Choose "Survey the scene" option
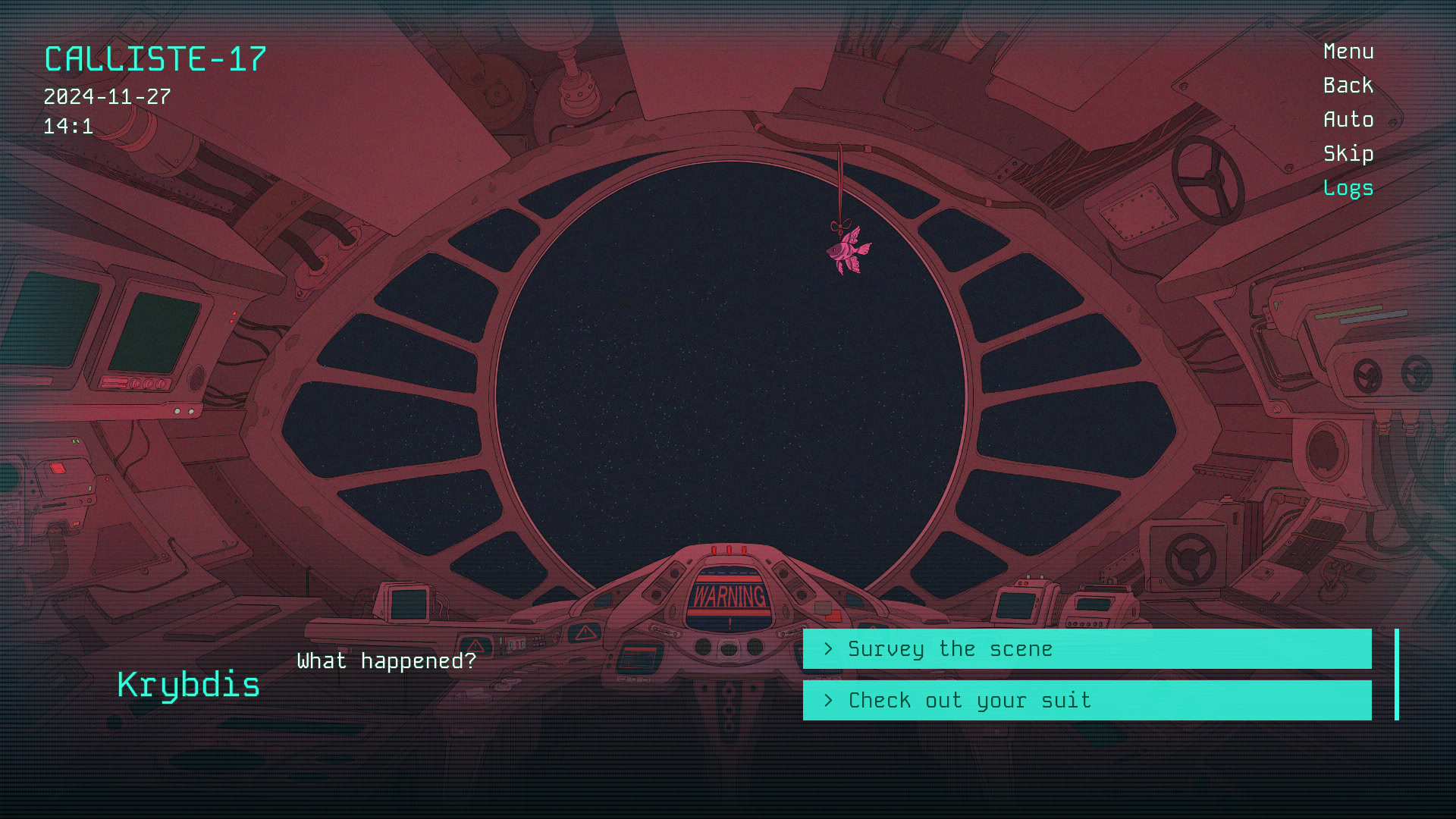Image resolution: width=1456 pixels, height=819 pixels. point(1087,649)
